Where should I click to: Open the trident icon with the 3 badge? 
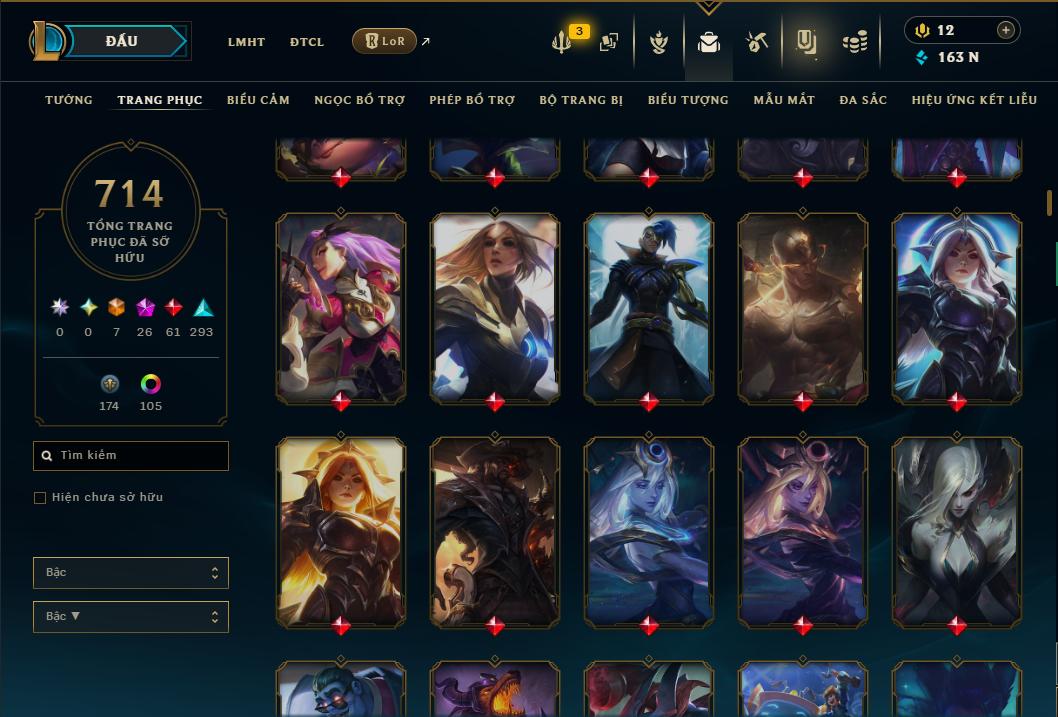(562, 42)
